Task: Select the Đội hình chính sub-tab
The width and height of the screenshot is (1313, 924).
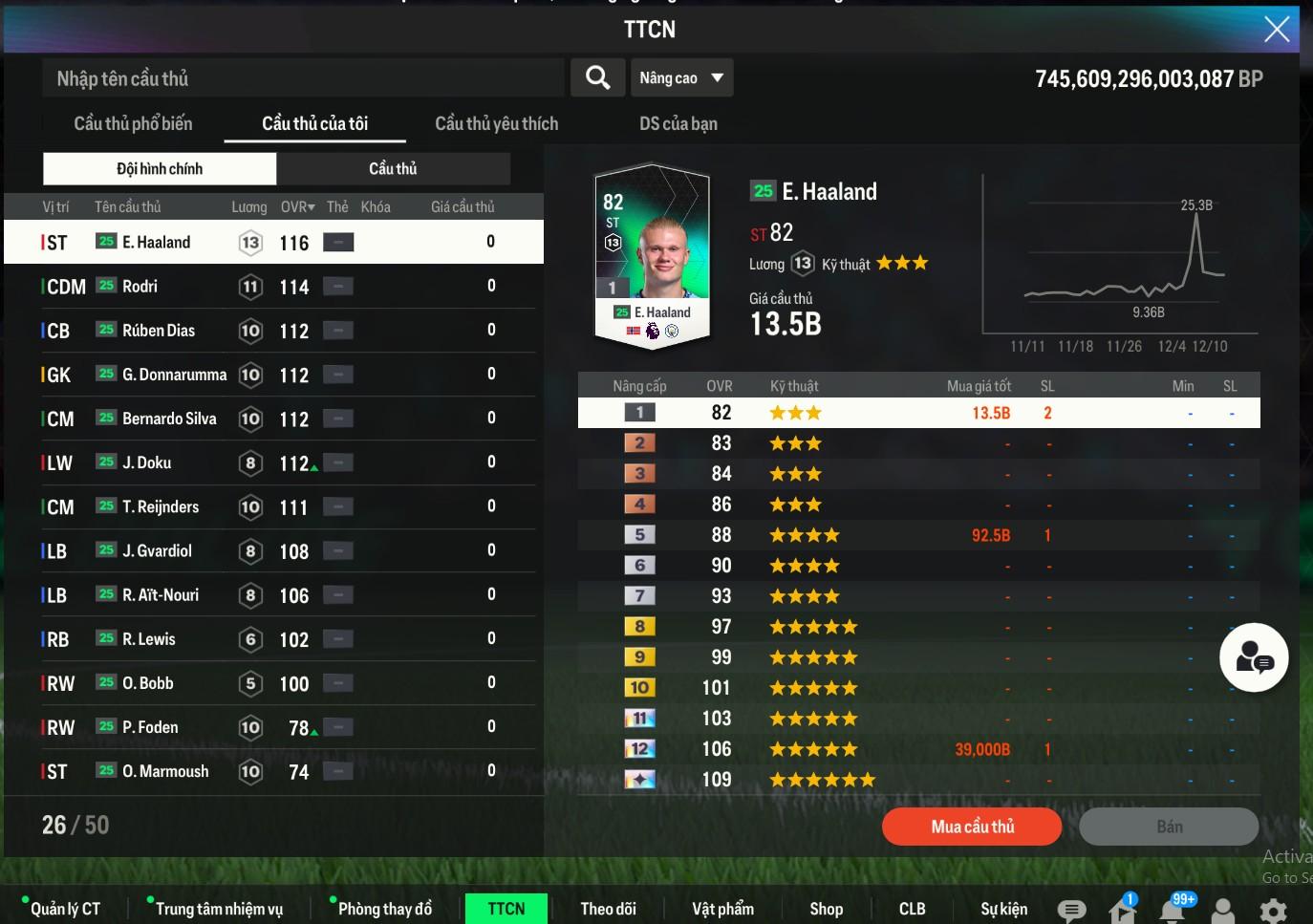Action: point(160,169)
